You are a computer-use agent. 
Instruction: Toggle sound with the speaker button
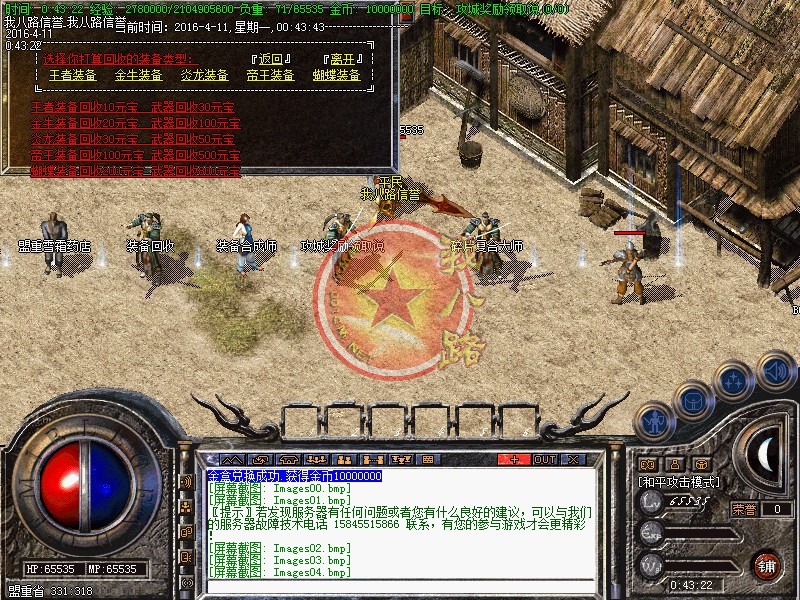[775, 371]
